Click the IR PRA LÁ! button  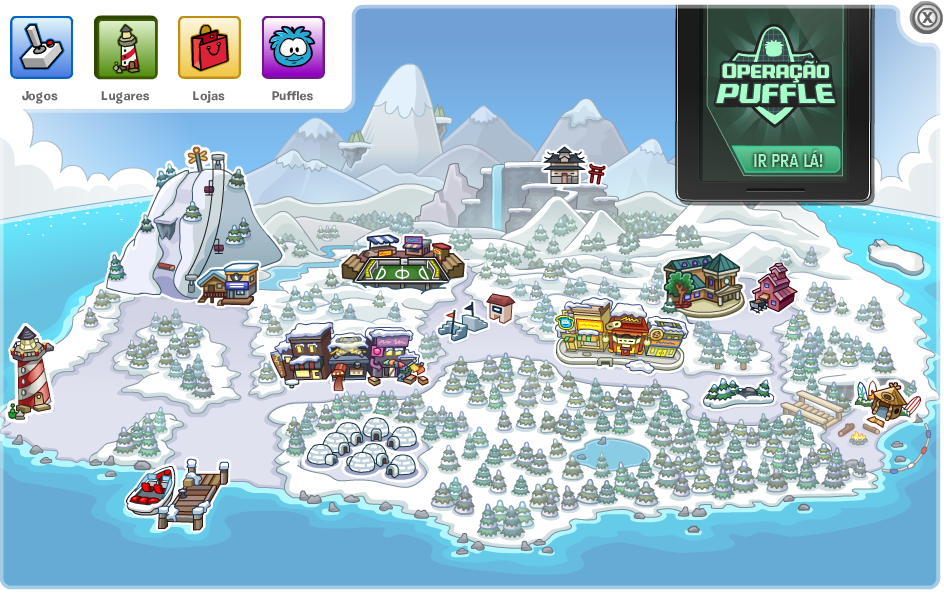click(x=786, y=160)
